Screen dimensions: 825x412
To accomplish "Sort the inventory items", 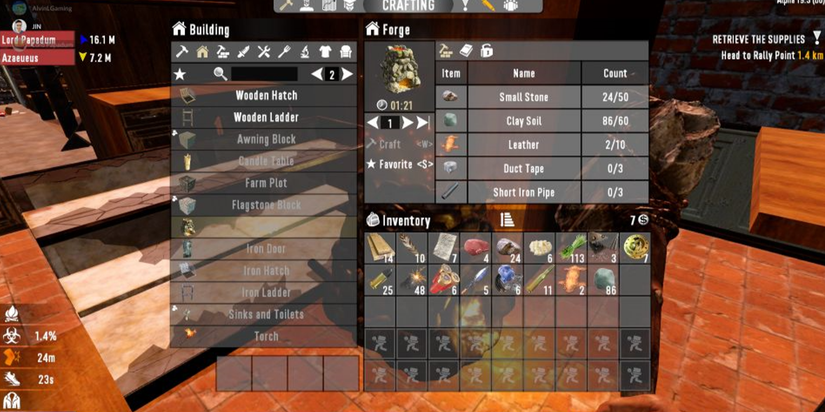I will (507, 220).
